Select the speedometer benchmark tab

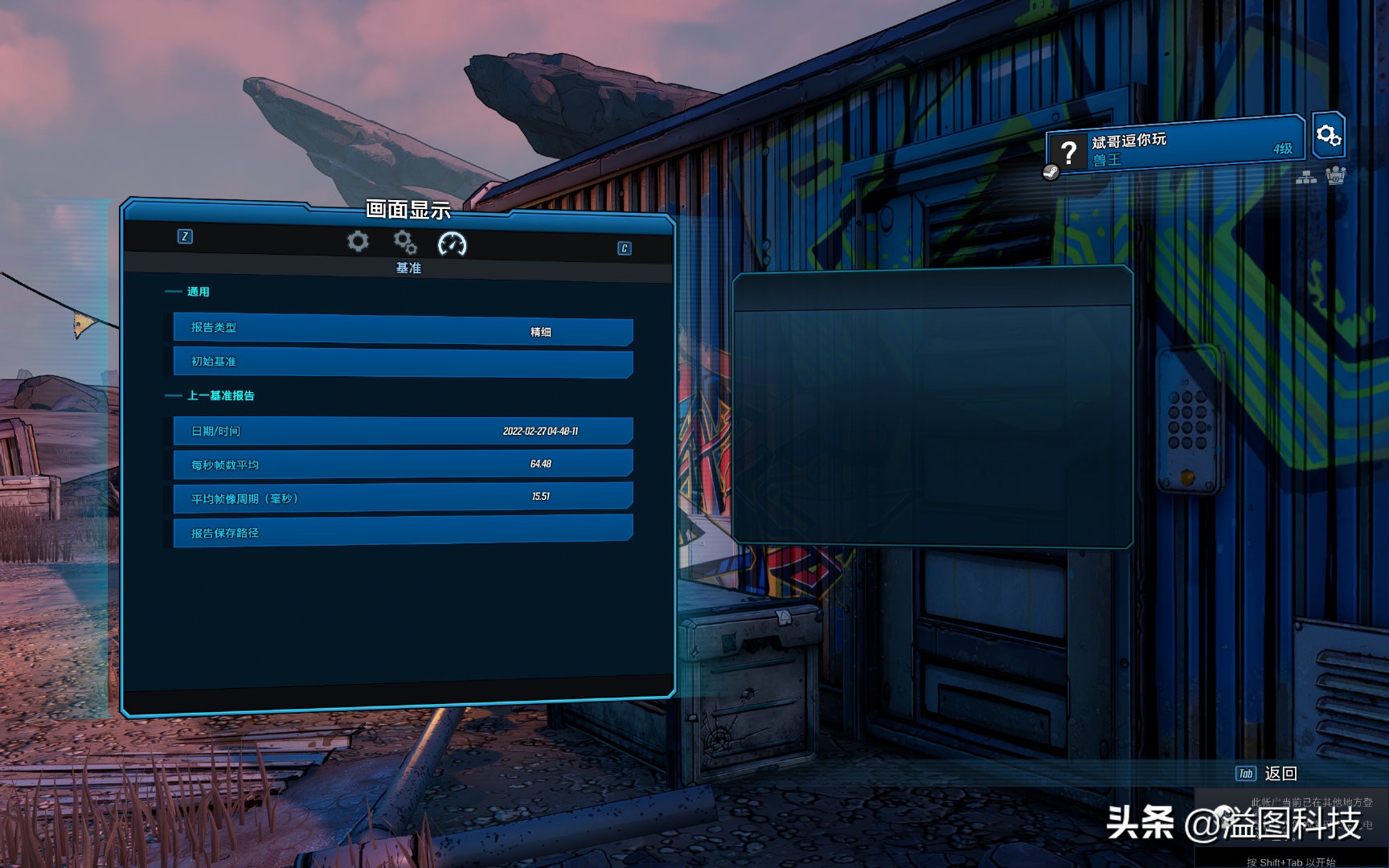click(452, 244)
